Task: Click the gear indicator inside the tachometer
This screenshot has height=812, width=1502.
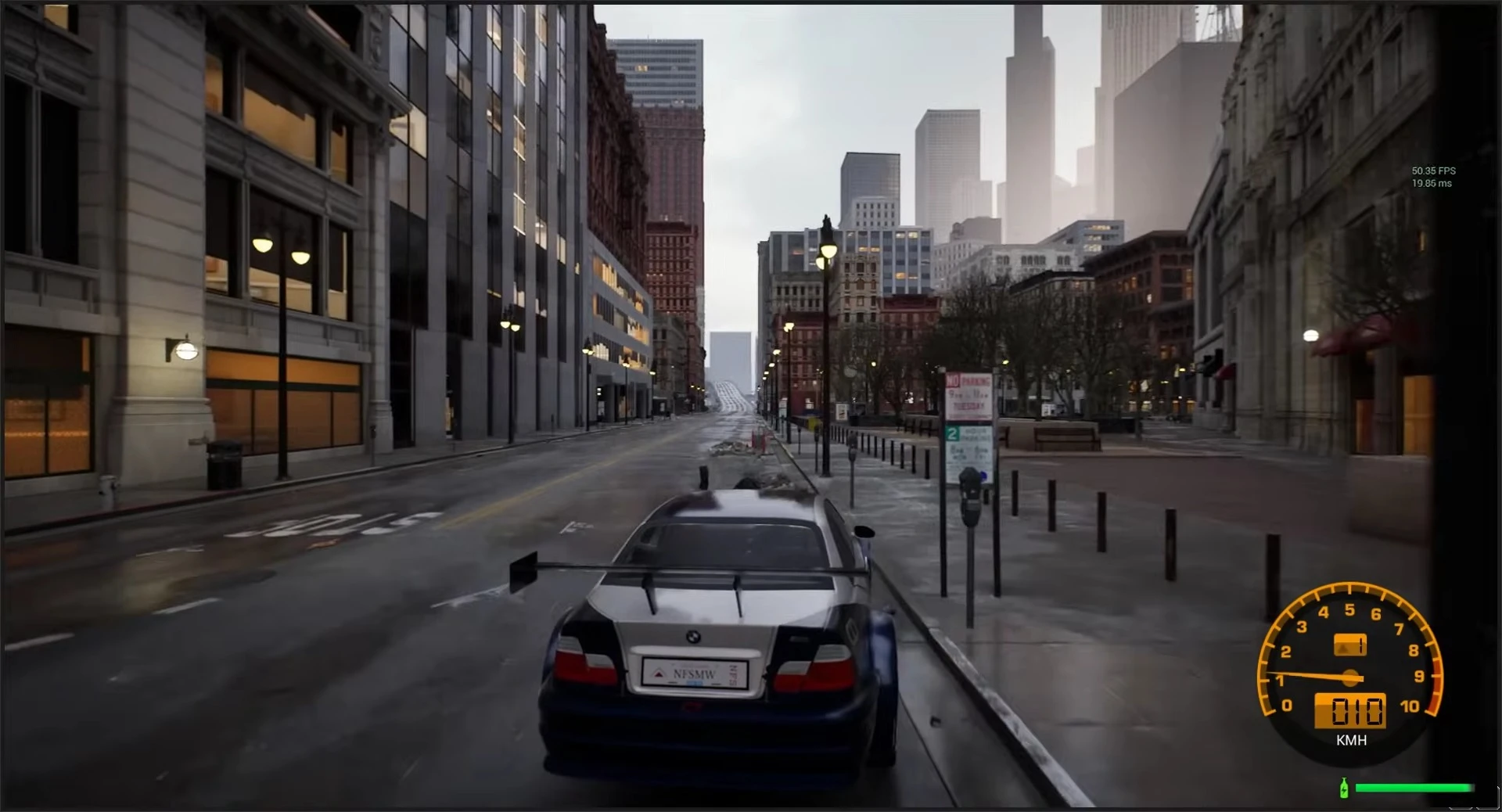Action: pos(1349,643)
